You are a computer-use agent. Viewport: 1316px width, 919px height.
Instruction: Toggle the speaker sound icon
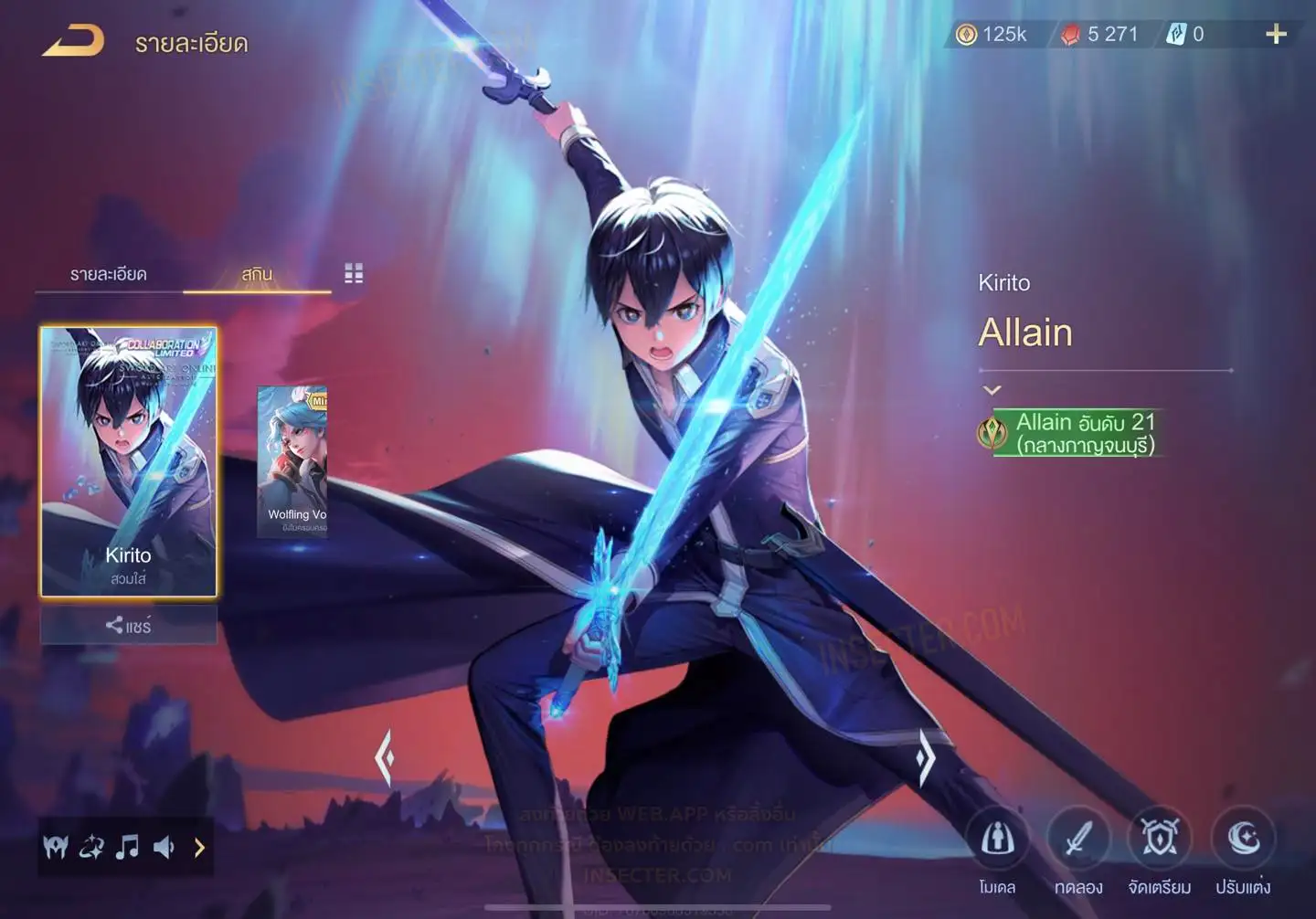pyautogui.click(x=164, y=848)
